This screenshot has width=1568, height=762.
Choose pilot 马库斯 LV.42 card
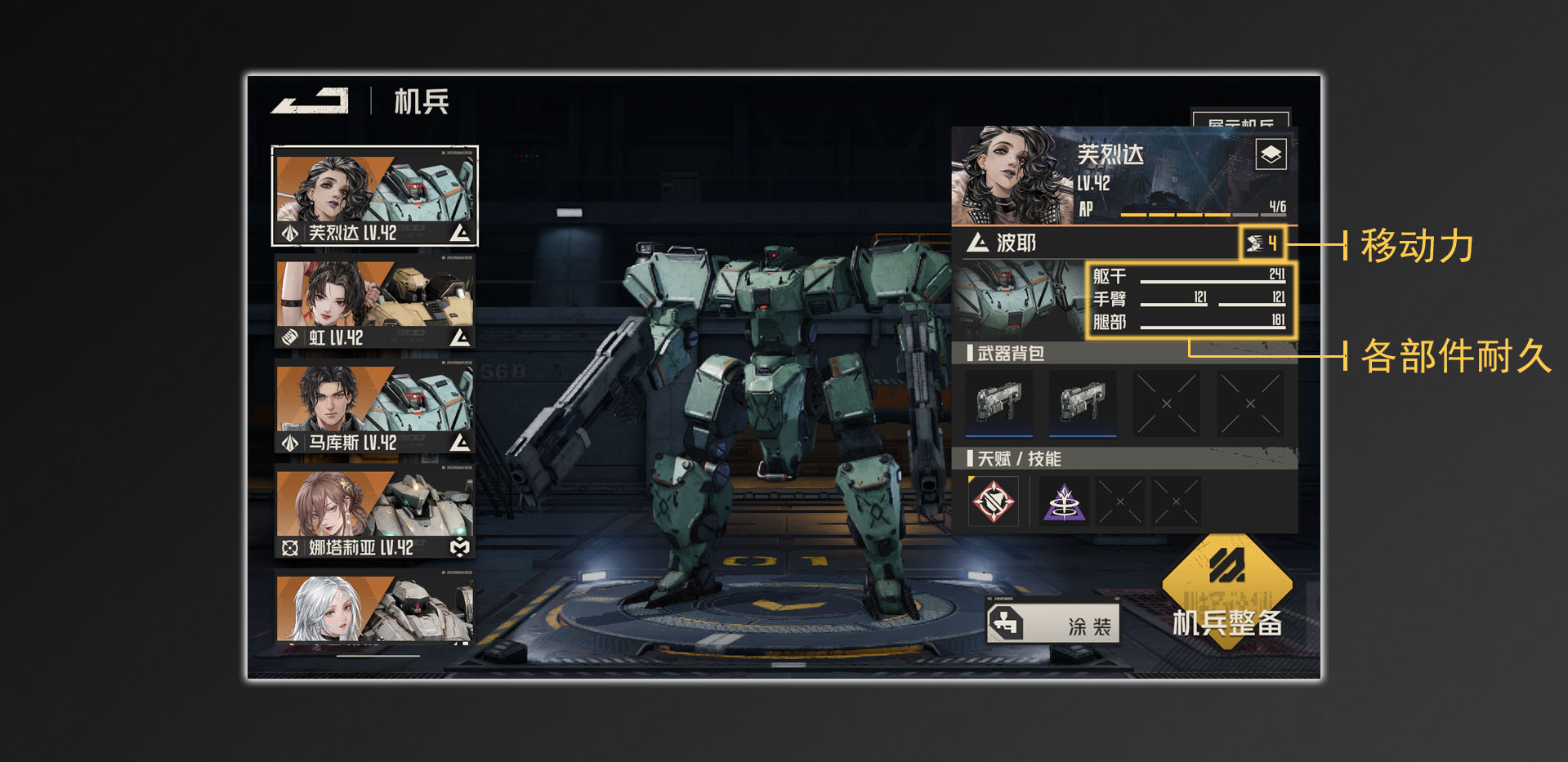pyautogui.click(x=375, y=408)
